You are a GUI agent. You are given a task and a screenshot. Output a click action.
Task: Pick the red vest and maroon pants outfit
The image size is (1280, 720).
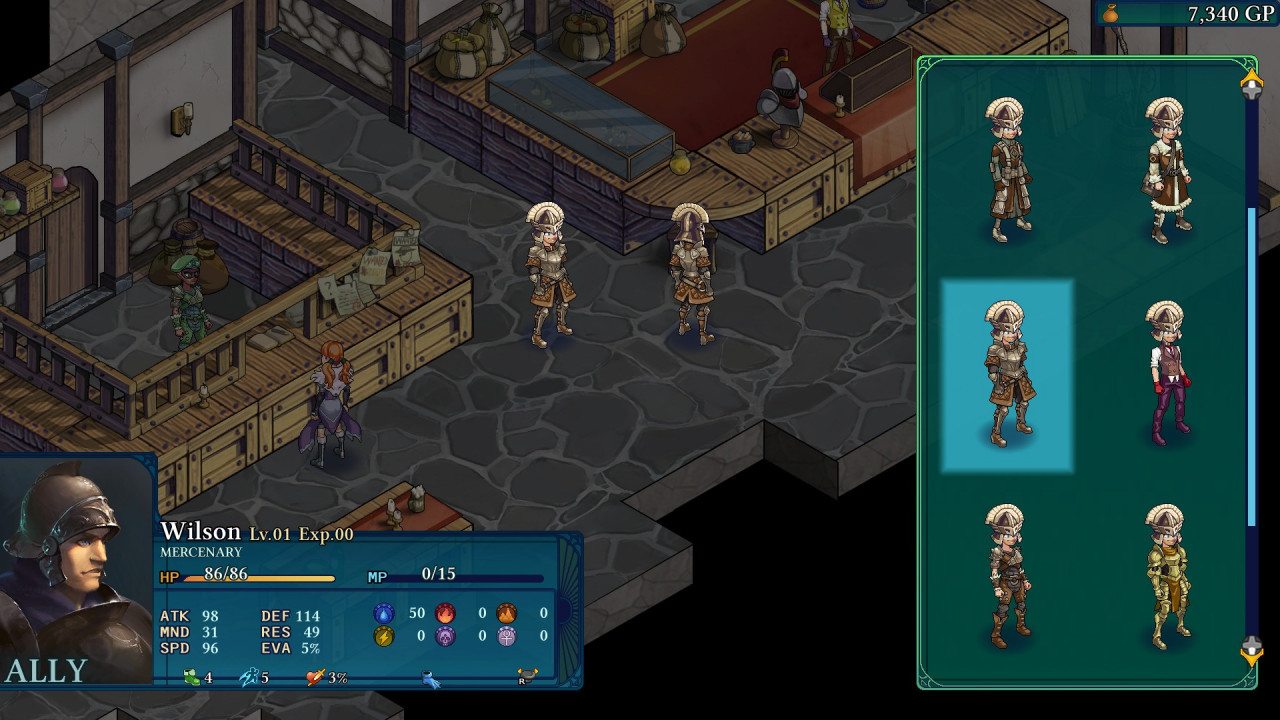(1167, 373)
